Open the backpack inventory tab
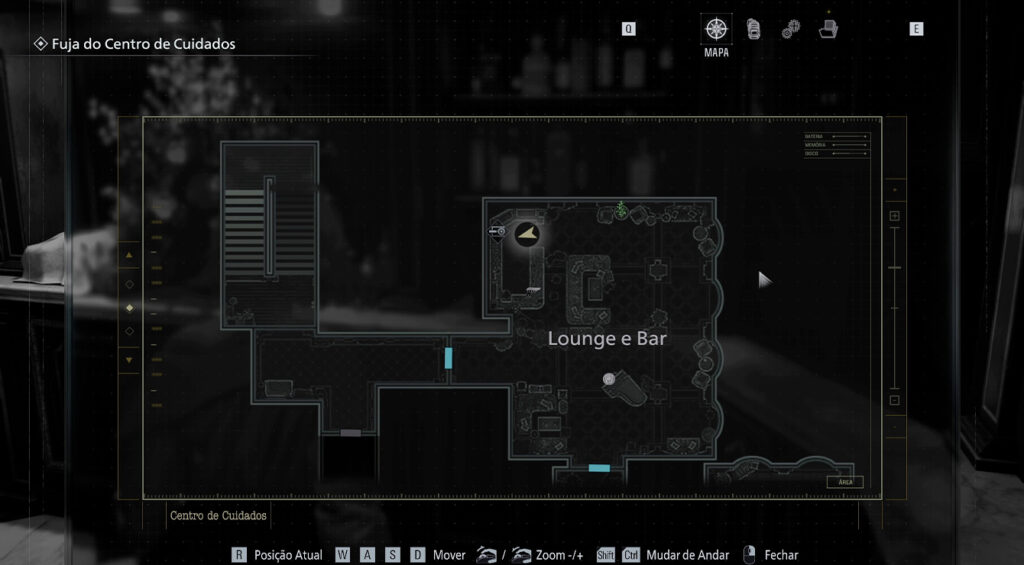This screenshot has height=565, width=1024. point(753,29)
